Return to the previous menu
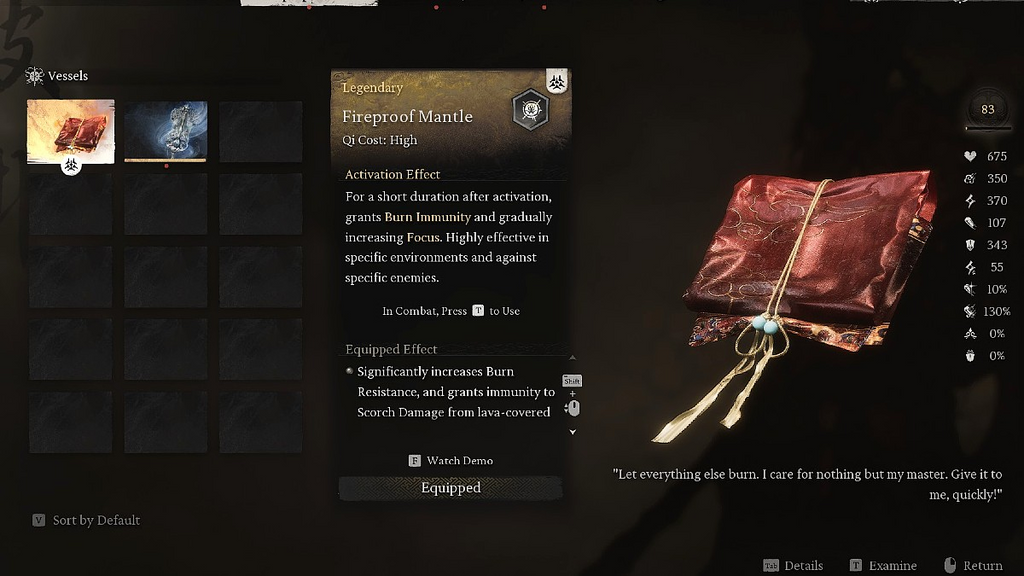The width and height of the screenshot is (1024, 576). click(973, 566)
